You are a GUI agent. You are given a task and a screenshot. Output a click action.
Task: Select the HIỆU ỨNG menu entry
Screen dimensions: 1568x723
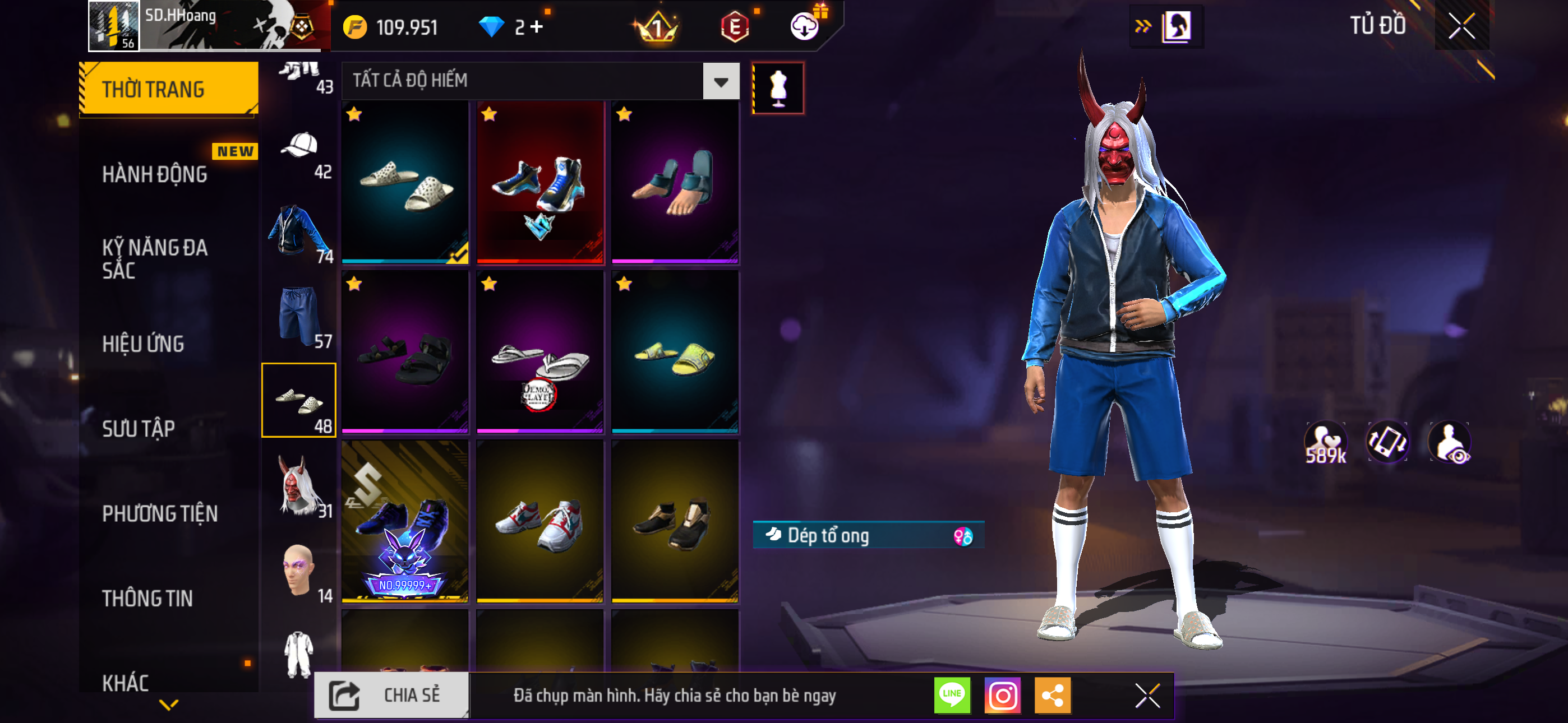[x=143, y=344]
